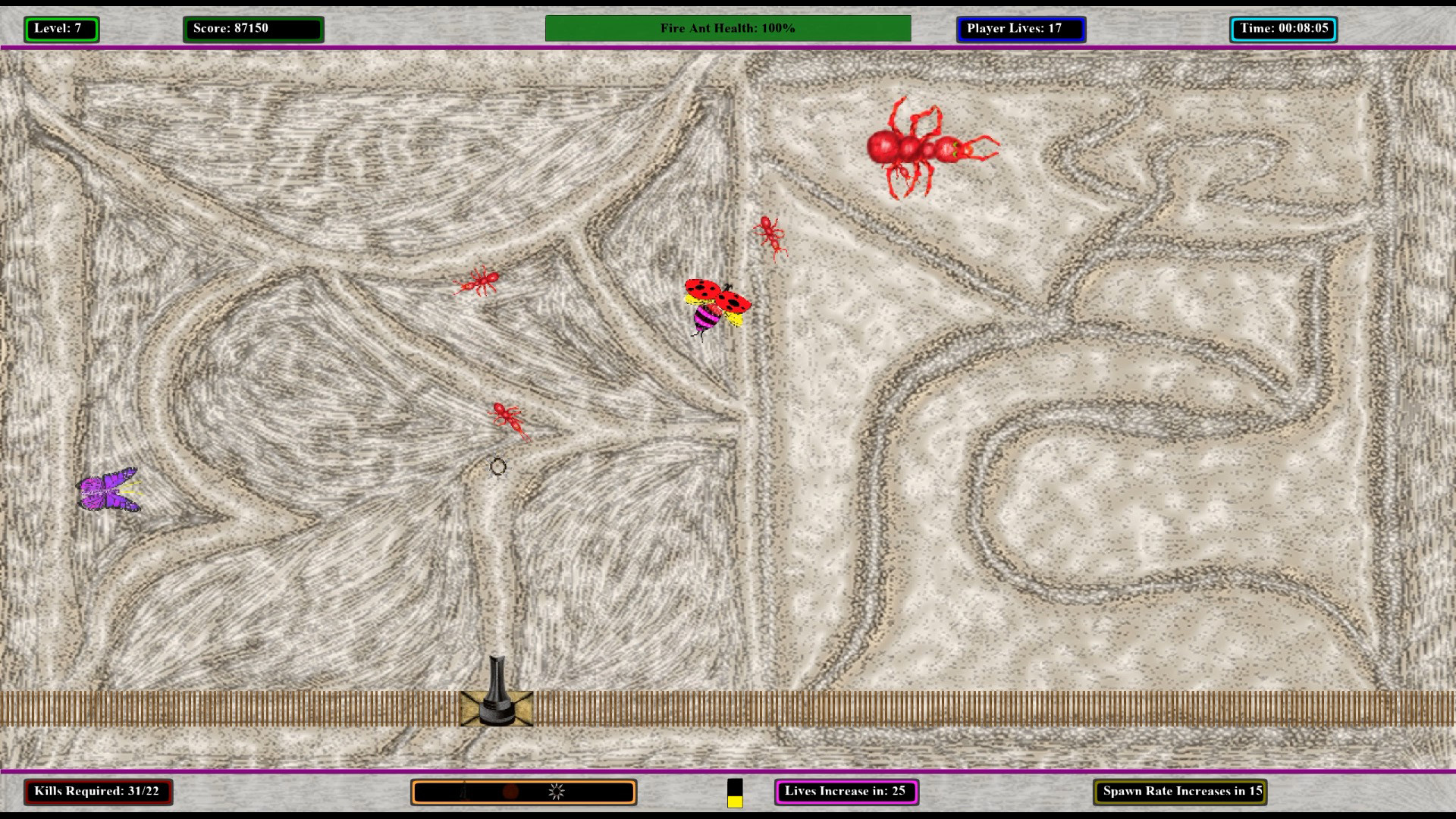Click the small red ant near mid-screen
The height and width of the screenshot is (819, 1456).
click(x=509, y=417)
